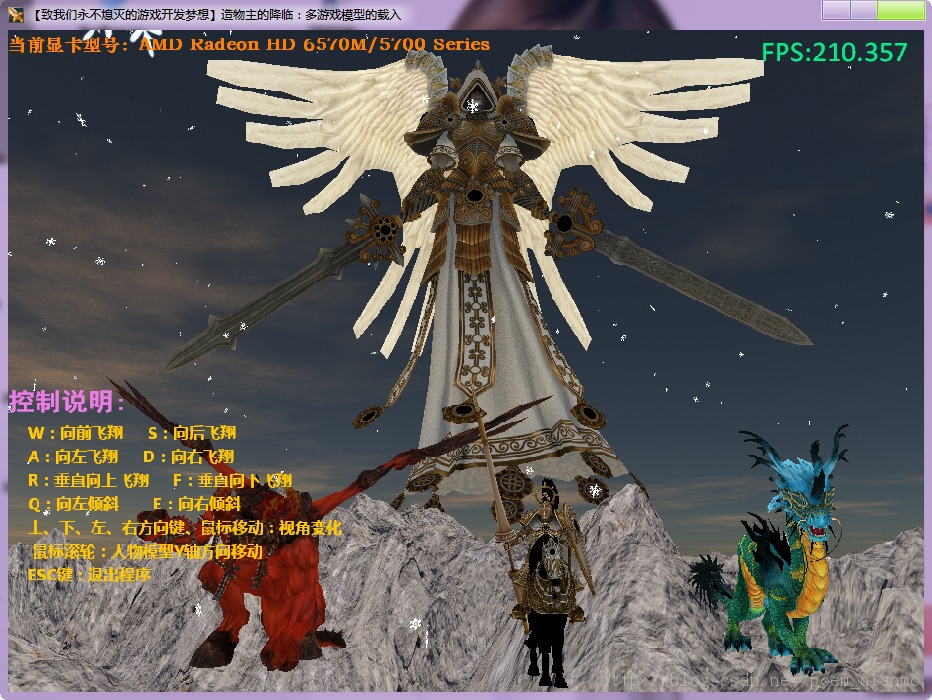Close the window with the green title-bar button
The width and height of the screenshot is (932, 700).
click(x=900, y=11)
